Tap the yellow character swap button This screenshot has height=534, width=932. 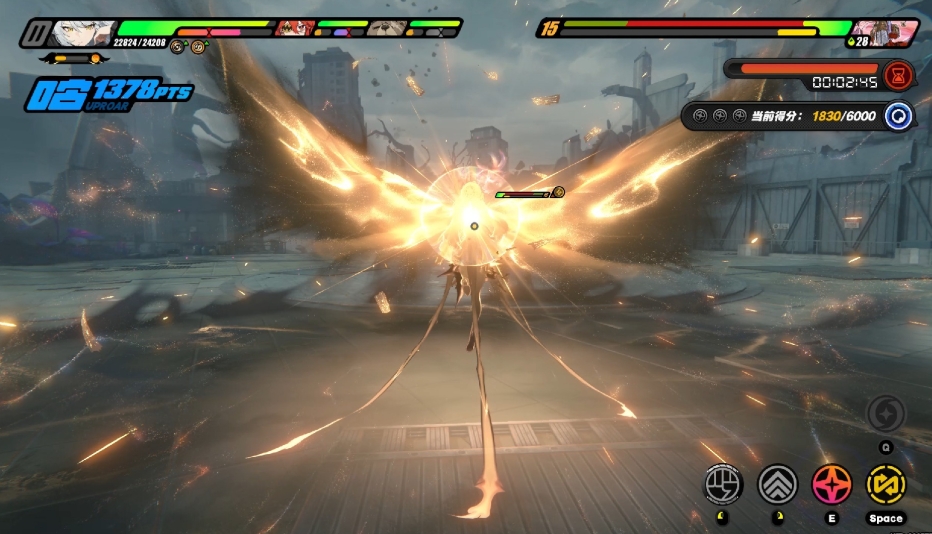pyautogui.click(x=885, y=485)
